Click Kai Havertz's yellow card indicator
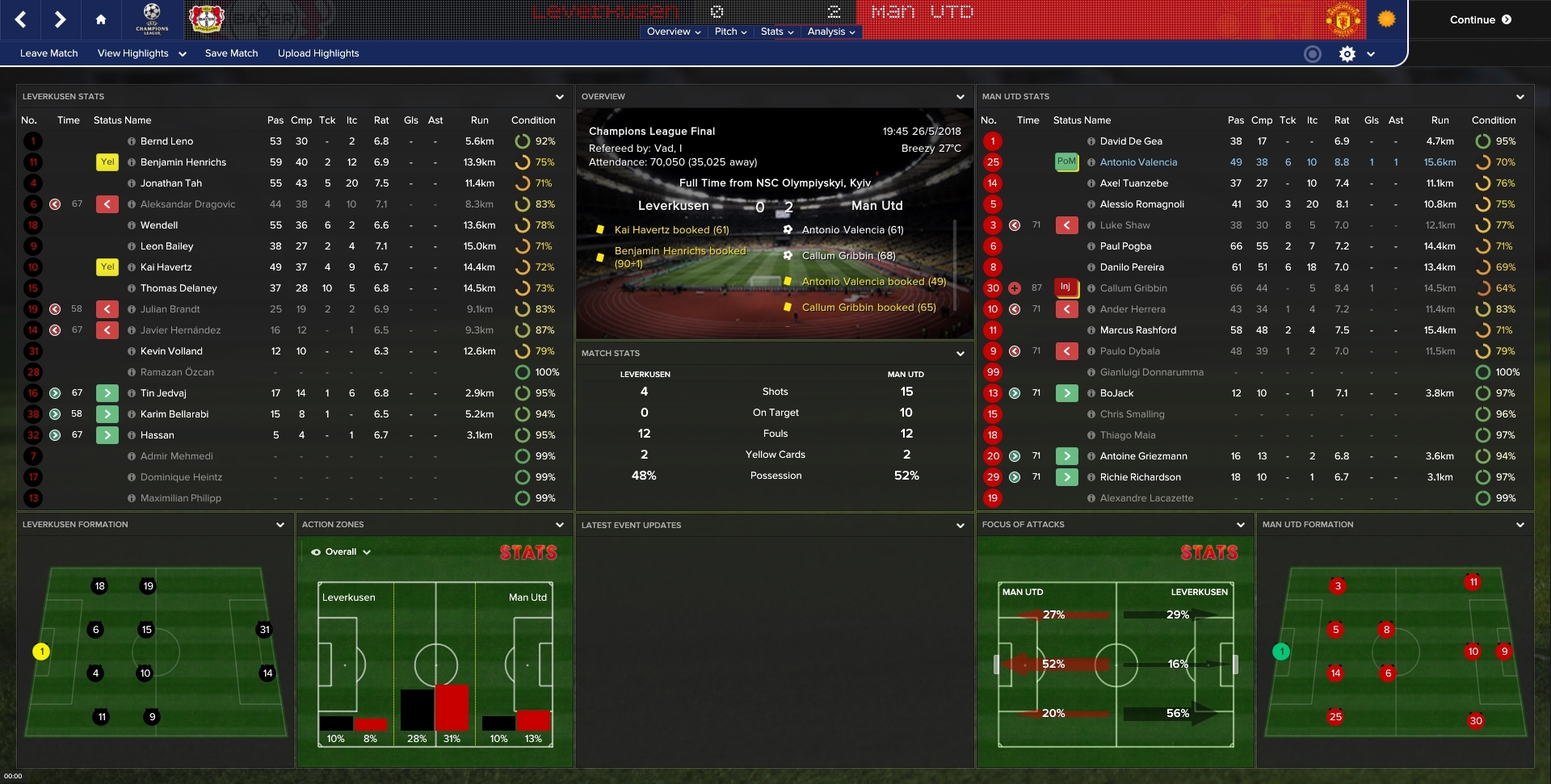1551x784 pixels. point(107,267)
